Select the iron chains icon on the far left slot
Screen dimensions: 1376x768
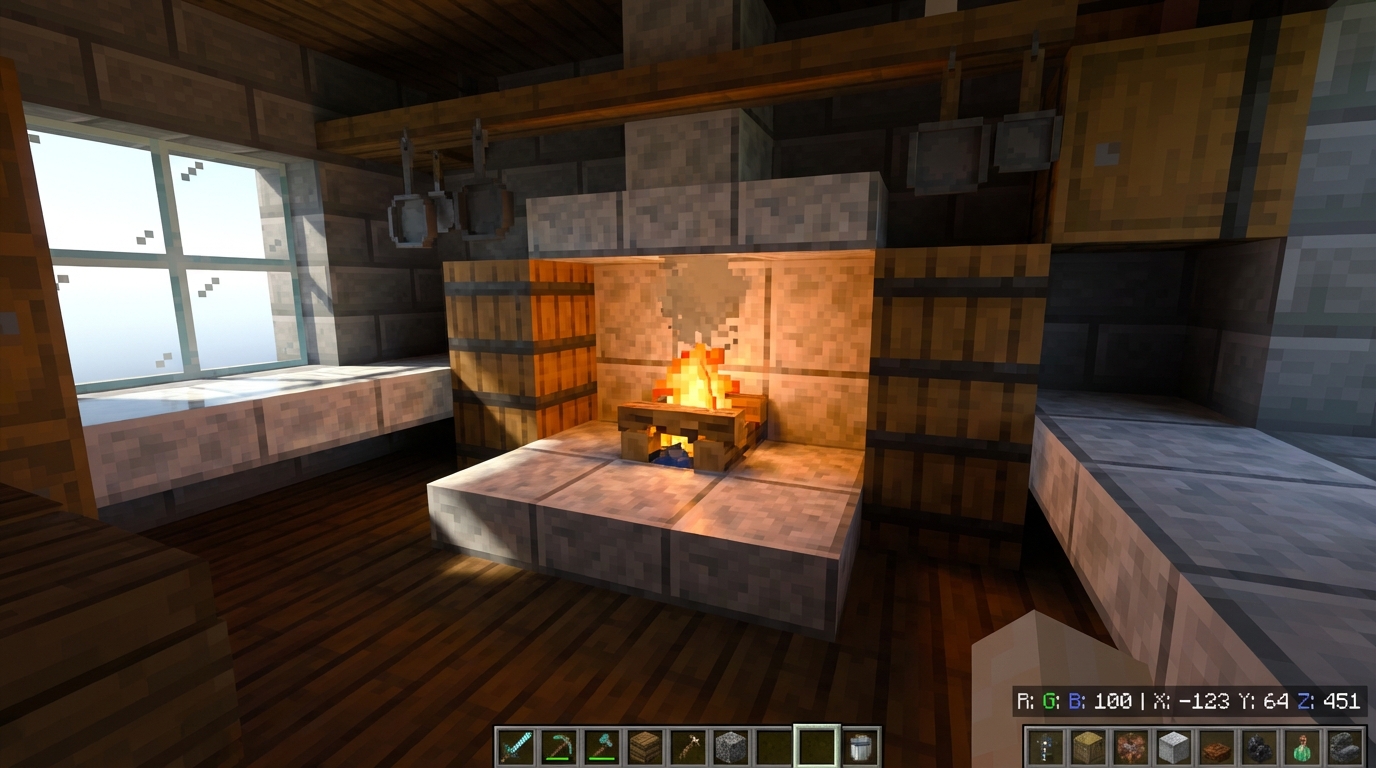[1045, 745]
